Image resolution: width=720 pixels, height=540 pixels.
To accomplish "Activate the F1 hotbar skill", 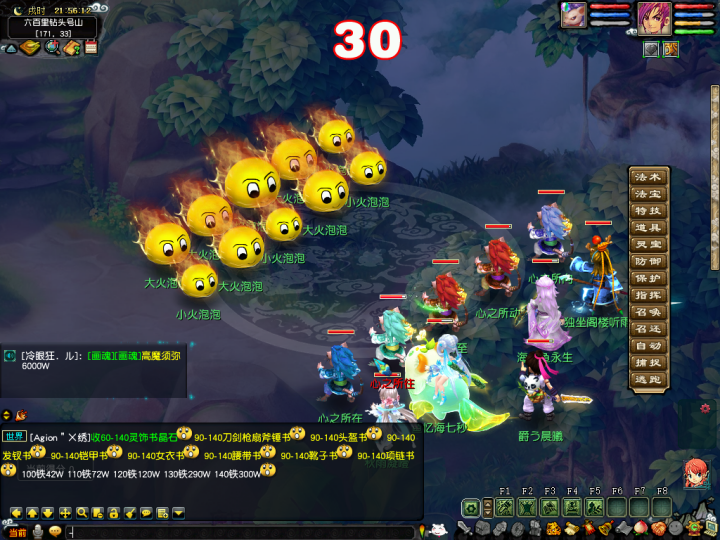I will (x=504, y=507).
